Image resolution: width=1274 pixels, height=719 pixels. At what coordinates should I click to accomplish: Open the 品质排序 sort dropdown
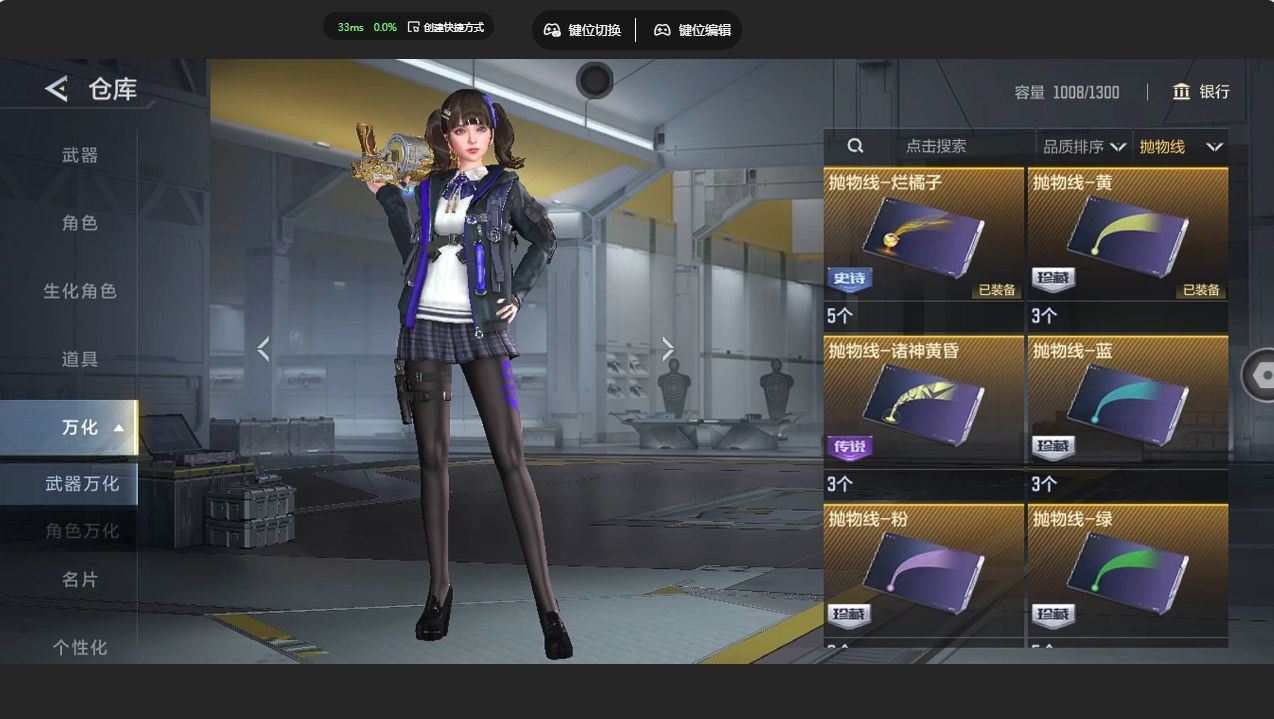pyautogui.click(x=1084, y=147)
